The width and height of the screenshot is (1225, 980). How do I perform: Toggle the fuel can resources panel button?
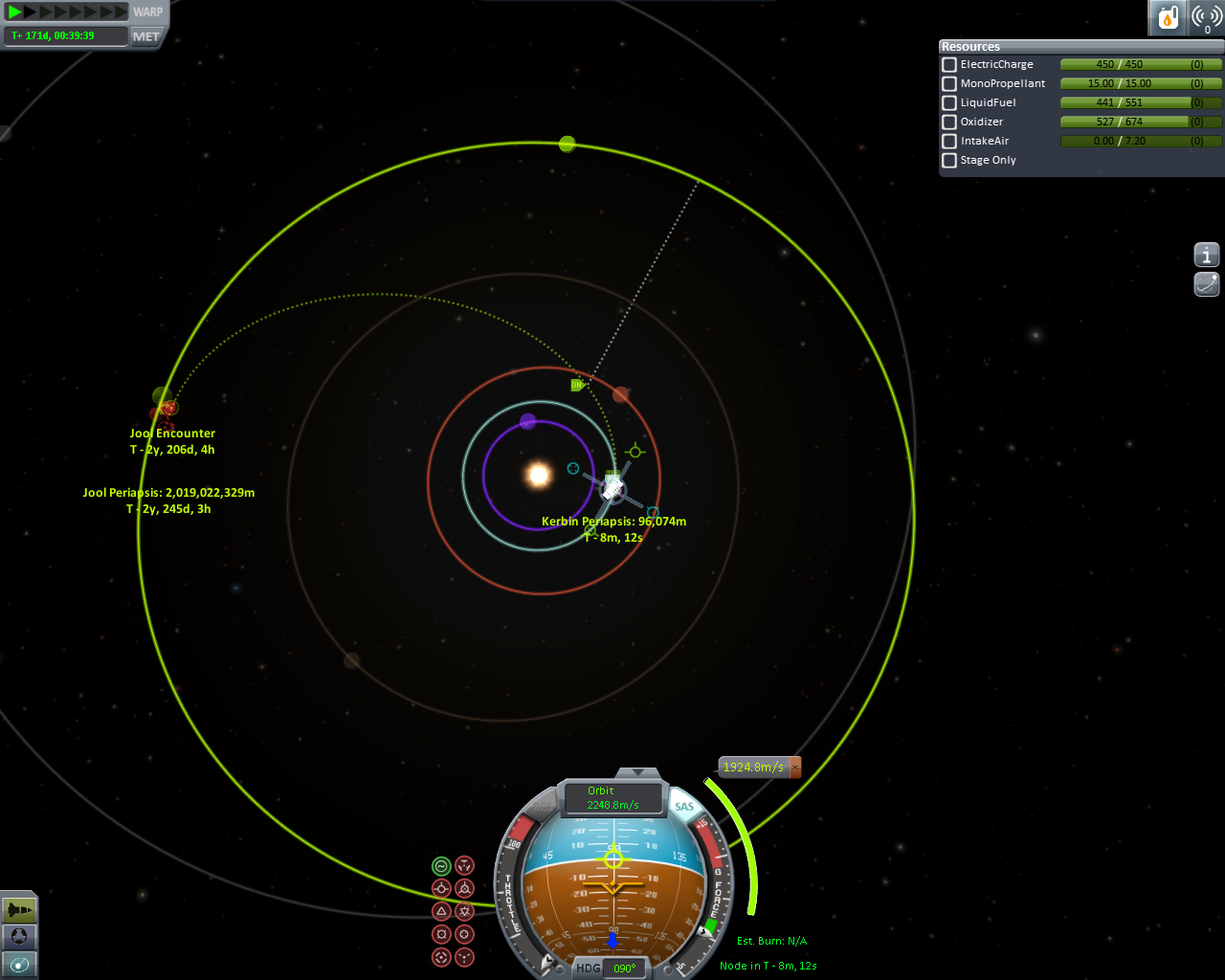[1167, 17]
